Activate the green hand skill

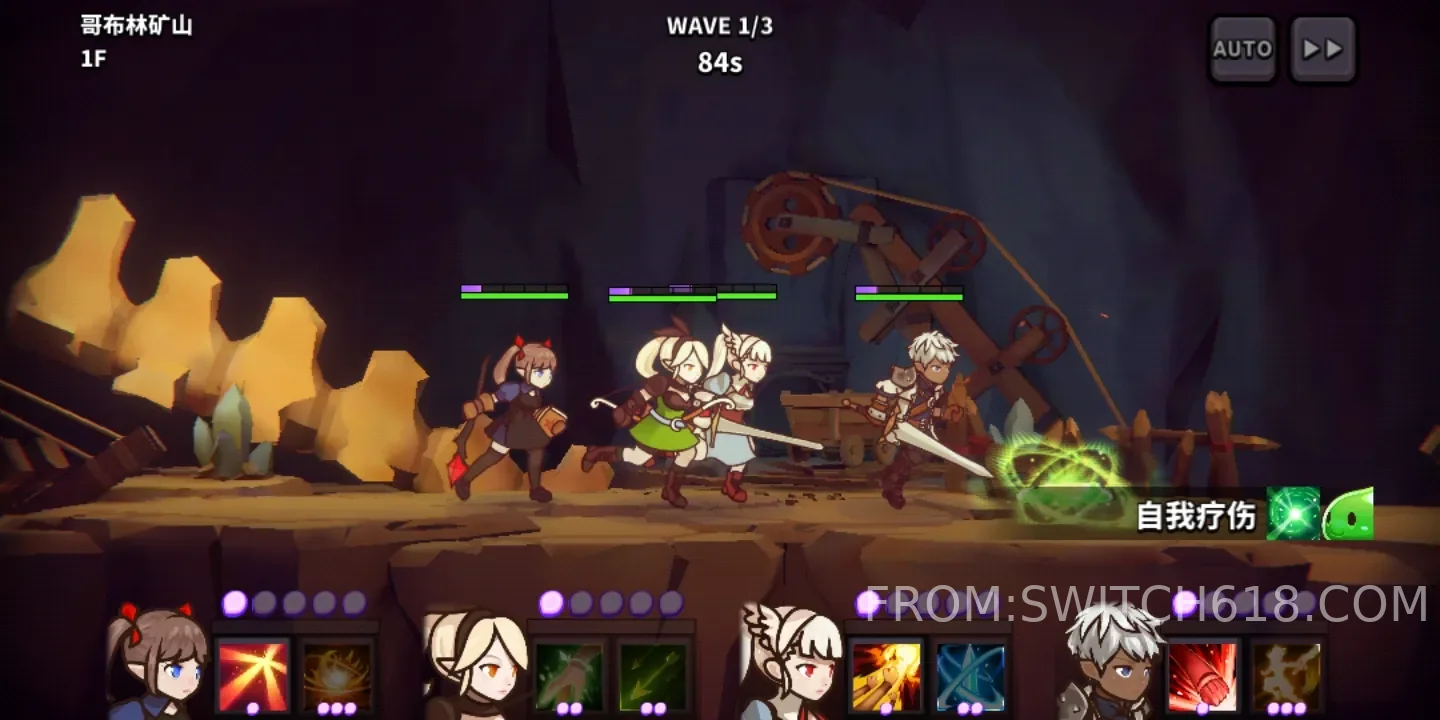569,676
